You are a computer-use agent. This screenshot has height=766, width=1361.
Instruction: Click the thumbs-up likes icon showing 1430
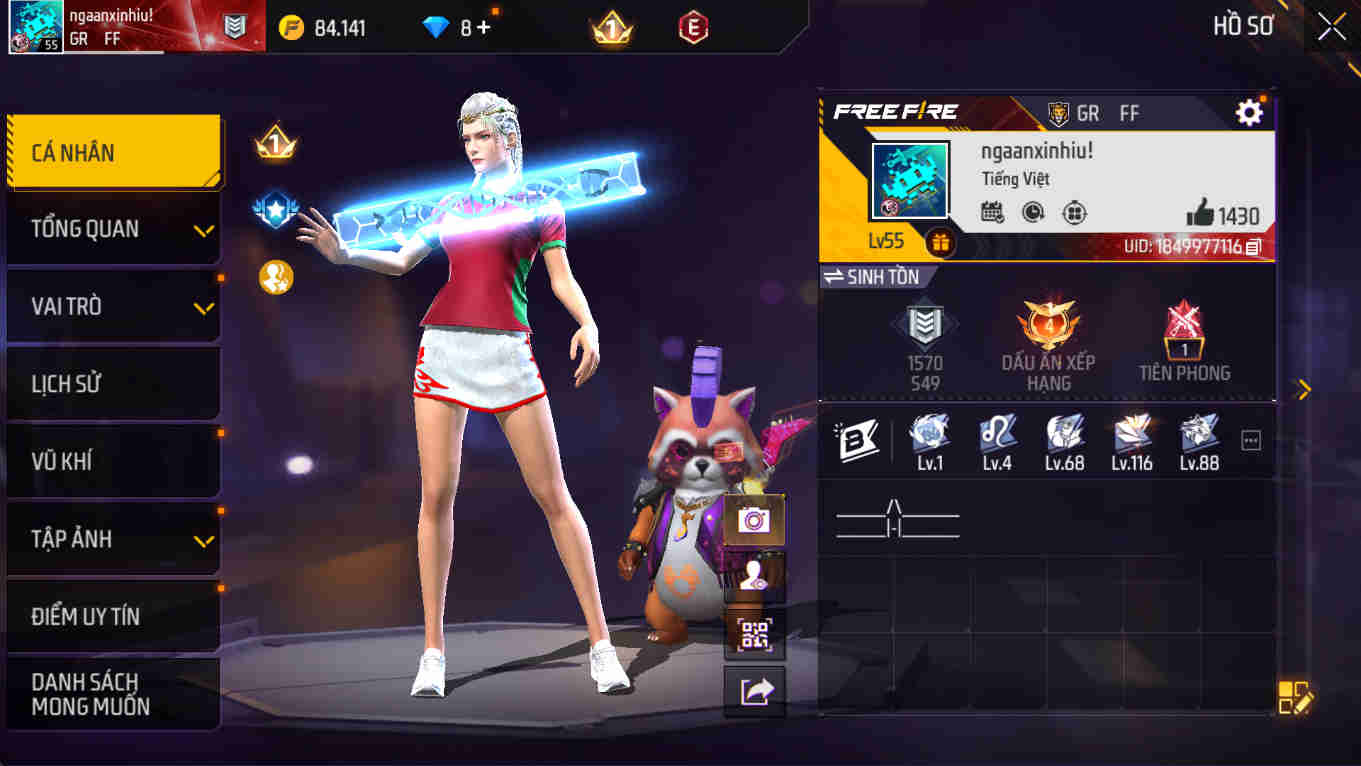coord(1206,212)
